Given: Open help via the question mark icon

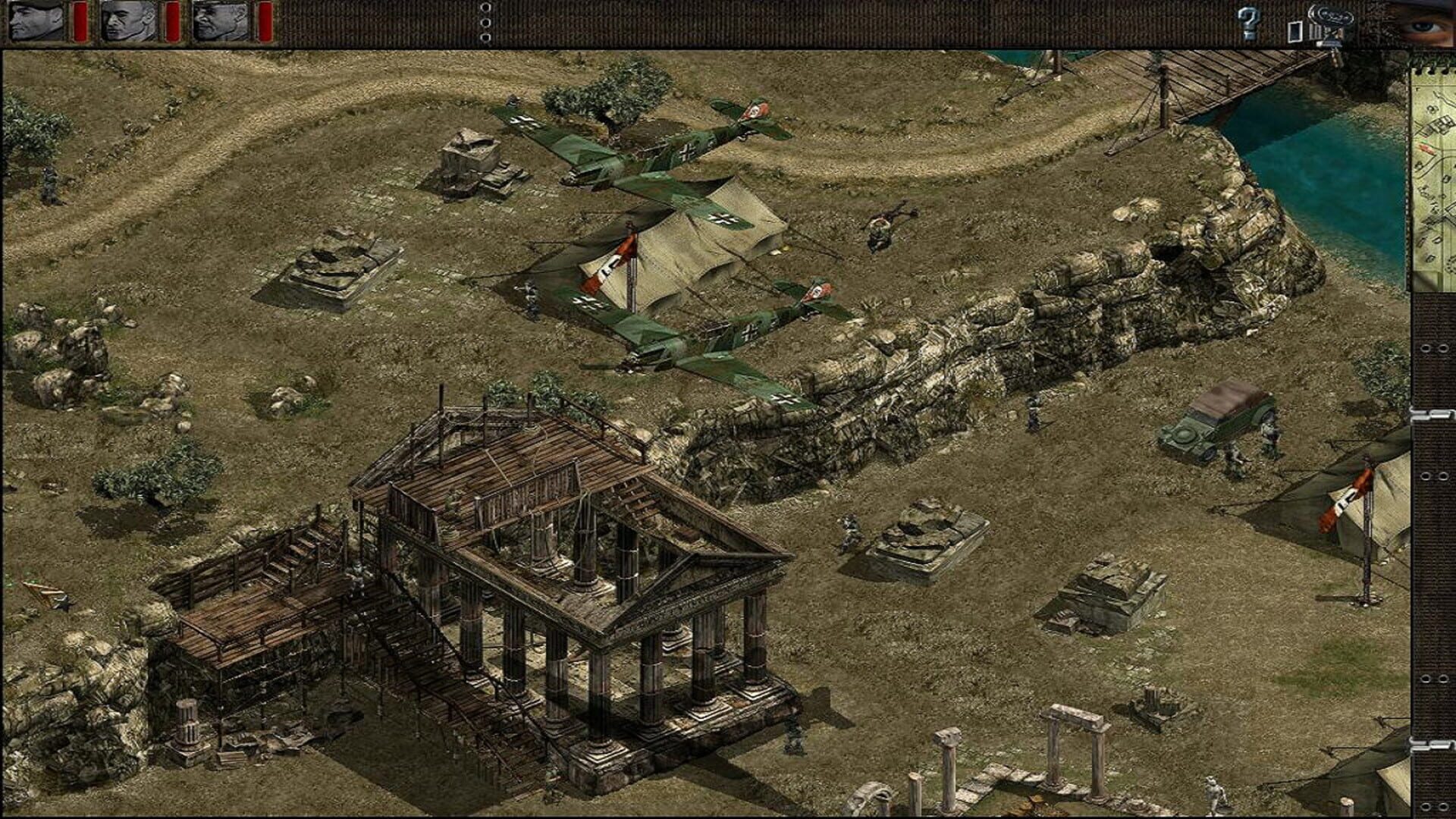Looking at the screenshot, I should (1247, 21).
